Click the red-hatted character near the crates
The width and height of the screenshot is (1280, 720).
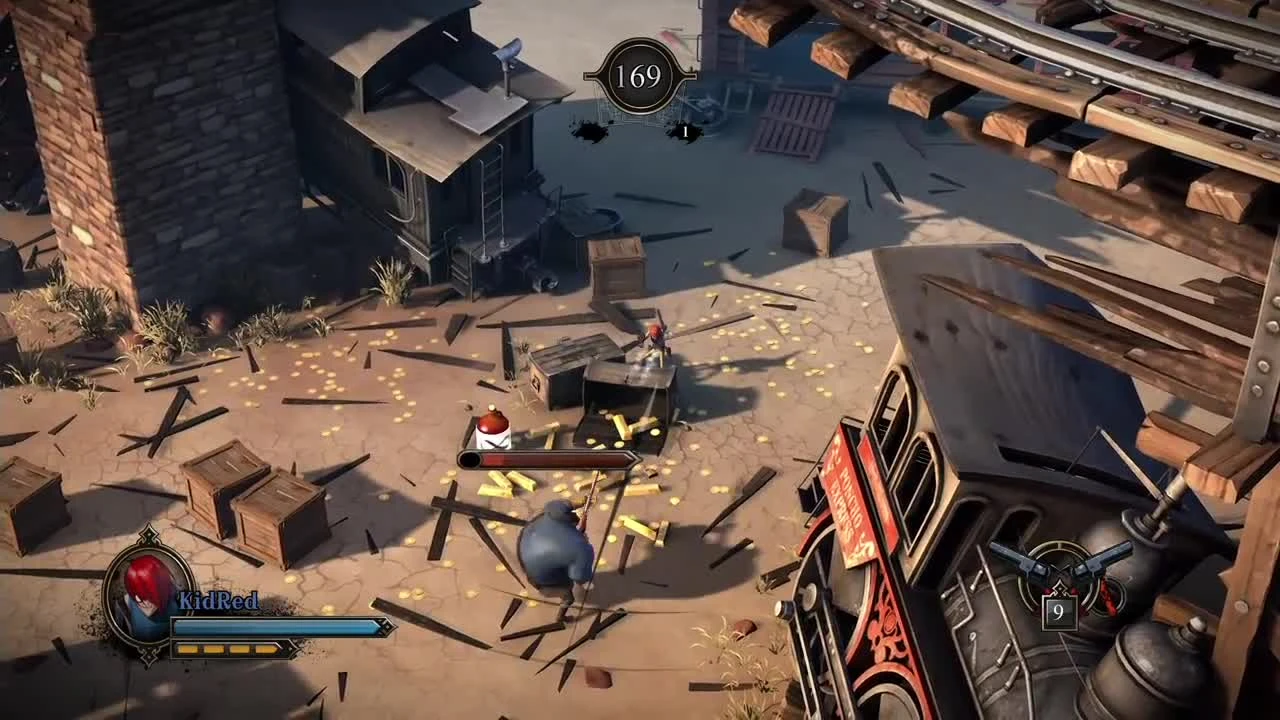pyautogui.click(x=655, y=335)
